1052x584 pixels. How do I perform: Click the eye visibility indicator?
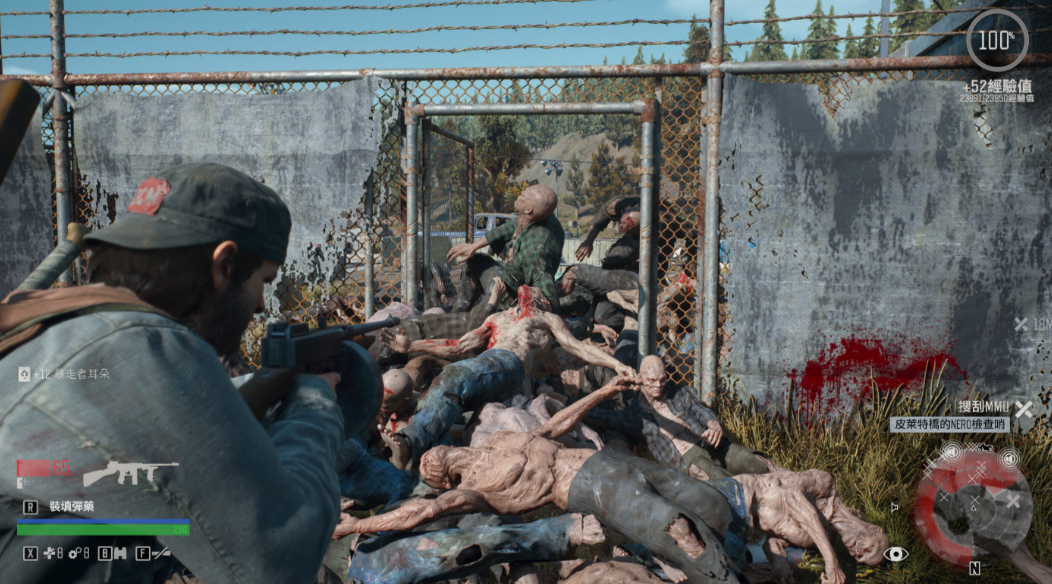[895, 553]
